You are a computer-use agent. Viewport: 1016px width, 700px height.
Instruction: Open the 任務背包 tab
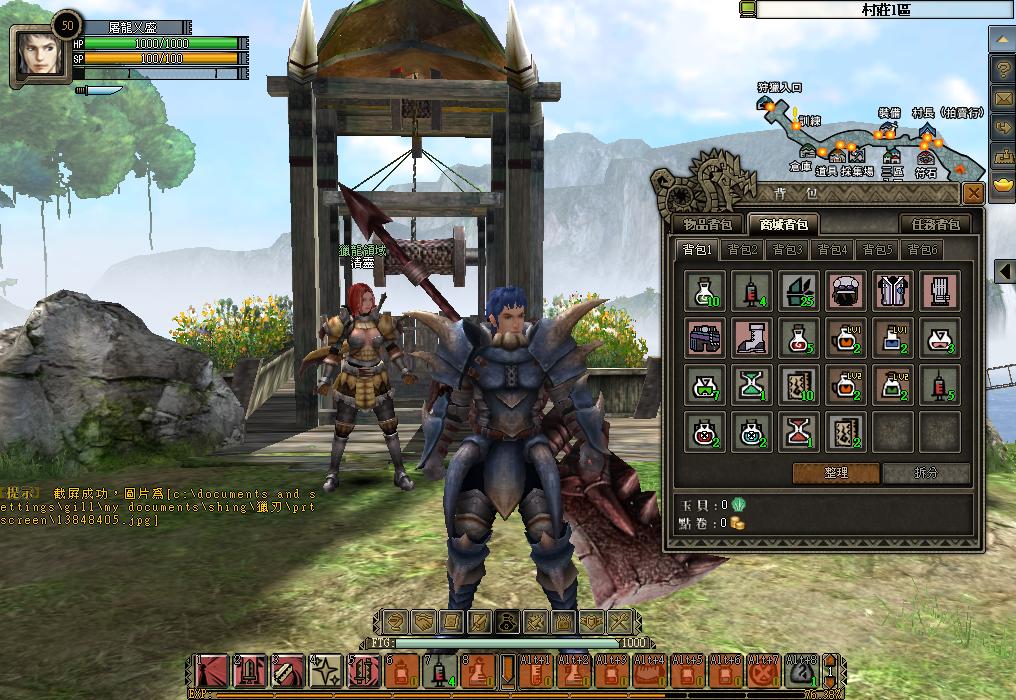tap(936, 224)
